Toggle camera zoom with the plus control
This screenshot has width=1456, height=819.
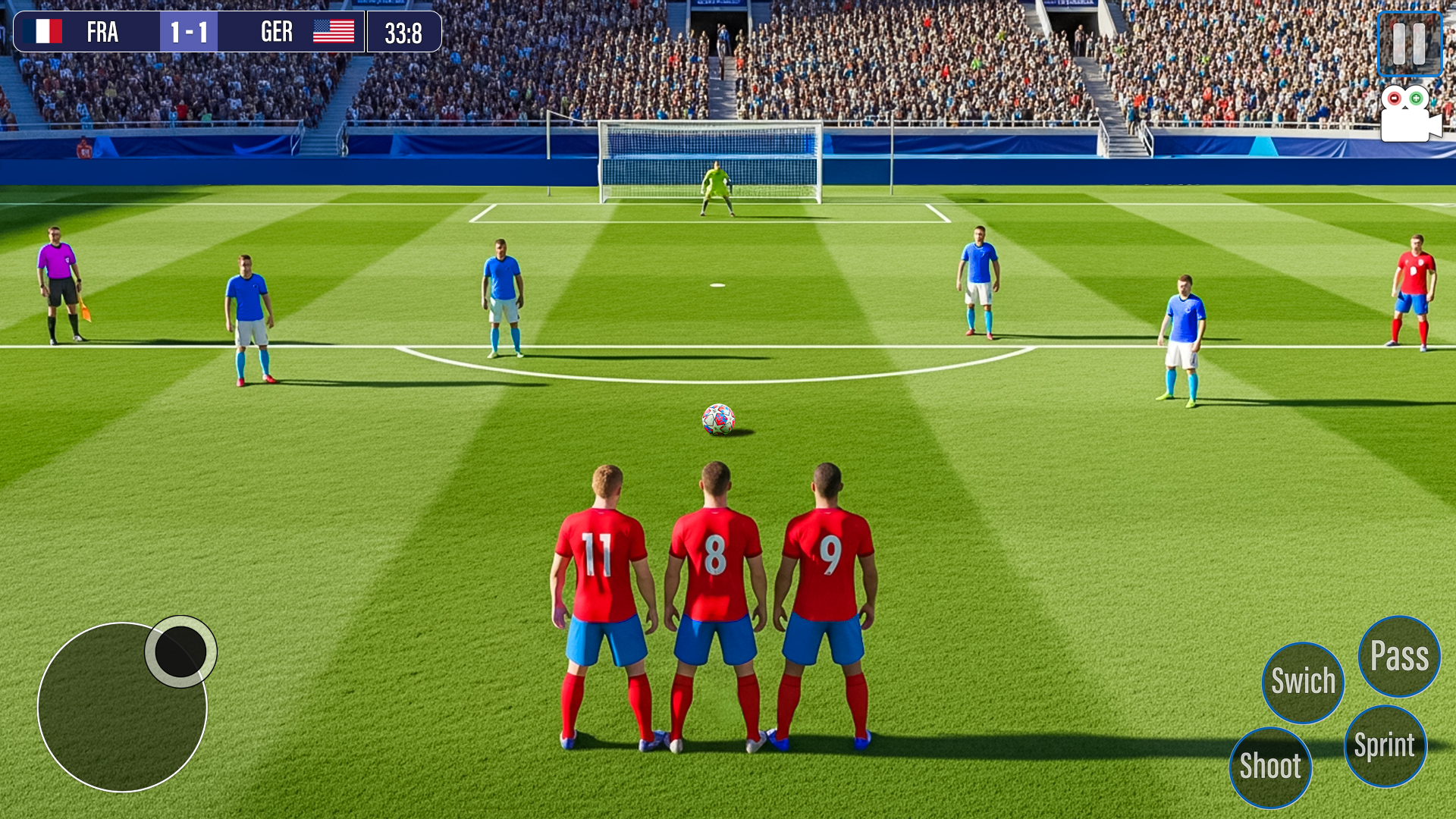click(1415, 99)
